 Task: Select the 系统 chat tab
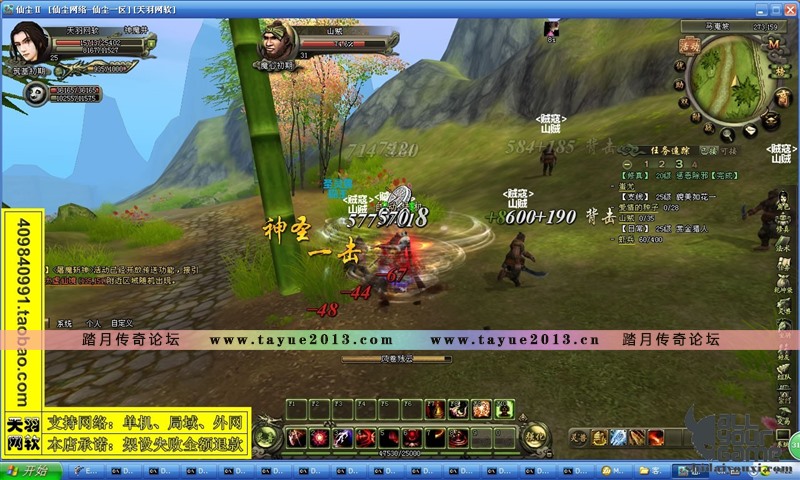pyautogui.click(x=65, y=324)
